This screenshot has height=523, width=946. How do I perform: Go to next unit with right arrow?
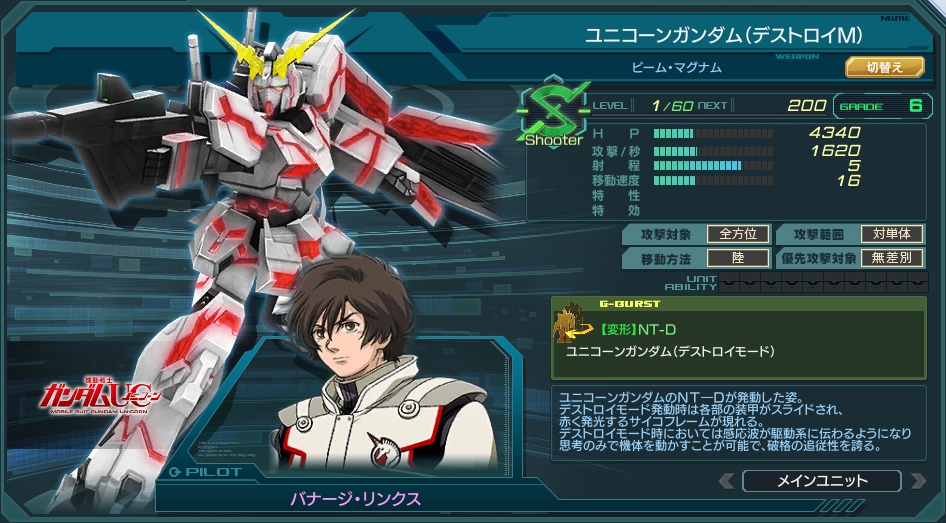click(917, 481)
